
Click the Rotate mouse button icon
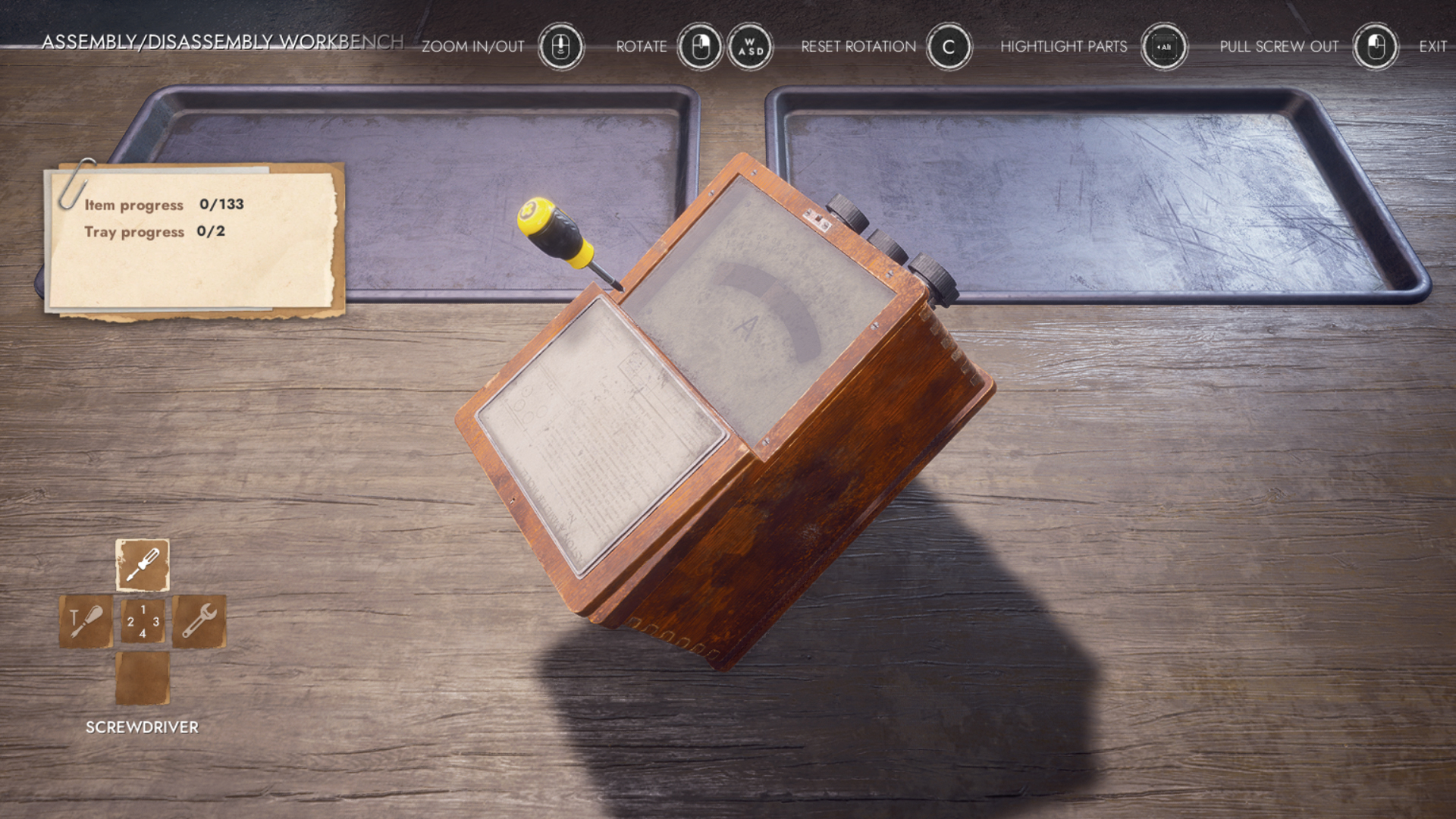(701, 46)
